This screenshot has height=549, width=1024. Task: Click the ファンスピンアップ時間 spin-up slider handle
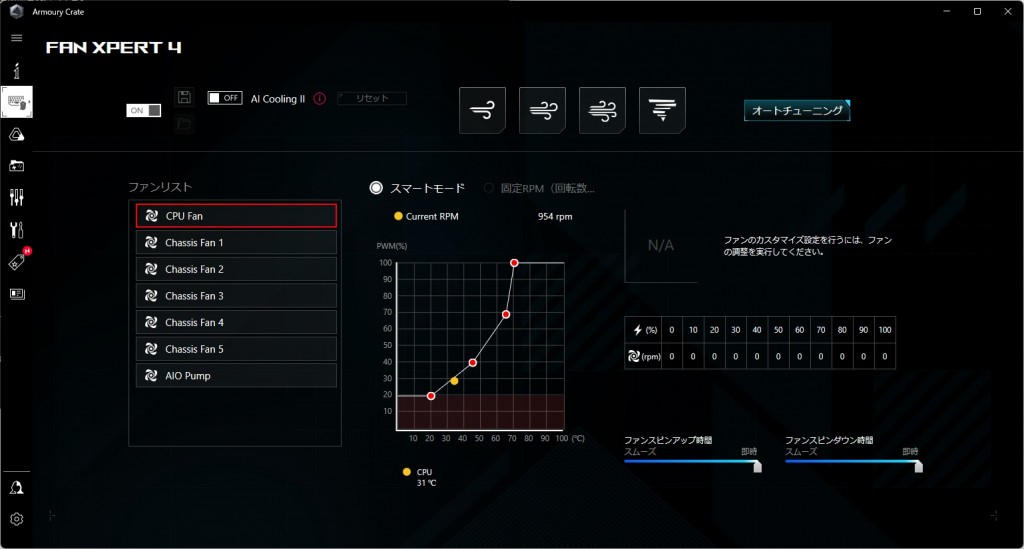click(757, 465)
